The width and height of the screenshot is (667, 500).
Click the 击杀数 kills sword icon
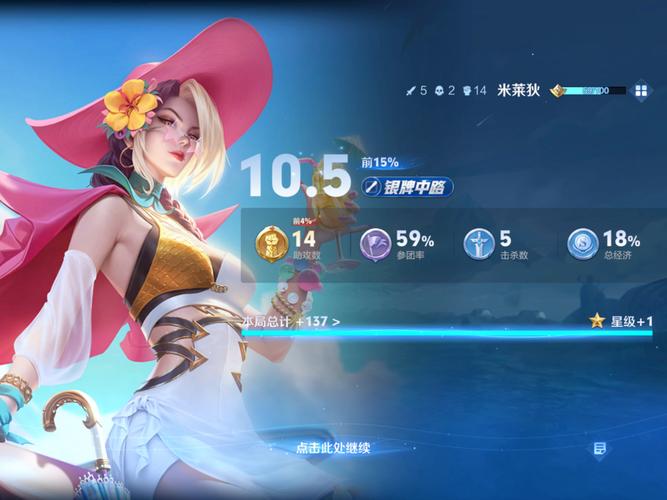(x=479, y=244)
